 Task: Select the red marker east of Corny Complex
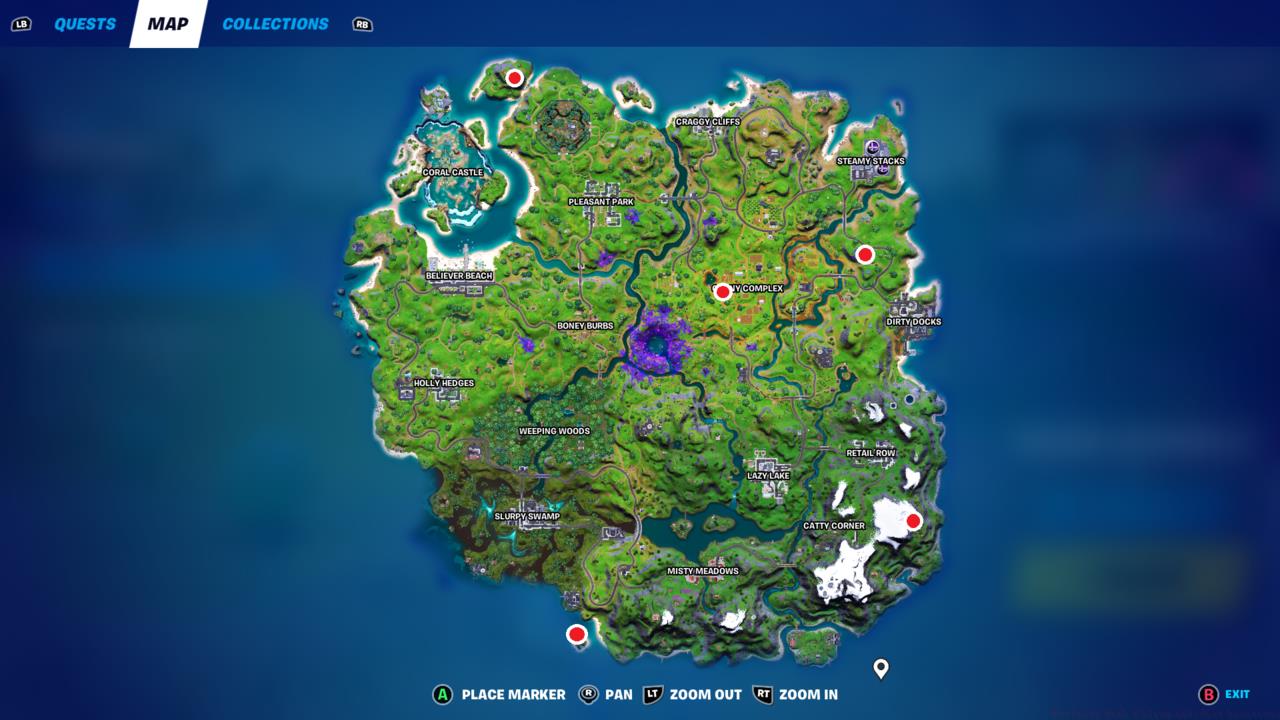[x=863, y=255]
